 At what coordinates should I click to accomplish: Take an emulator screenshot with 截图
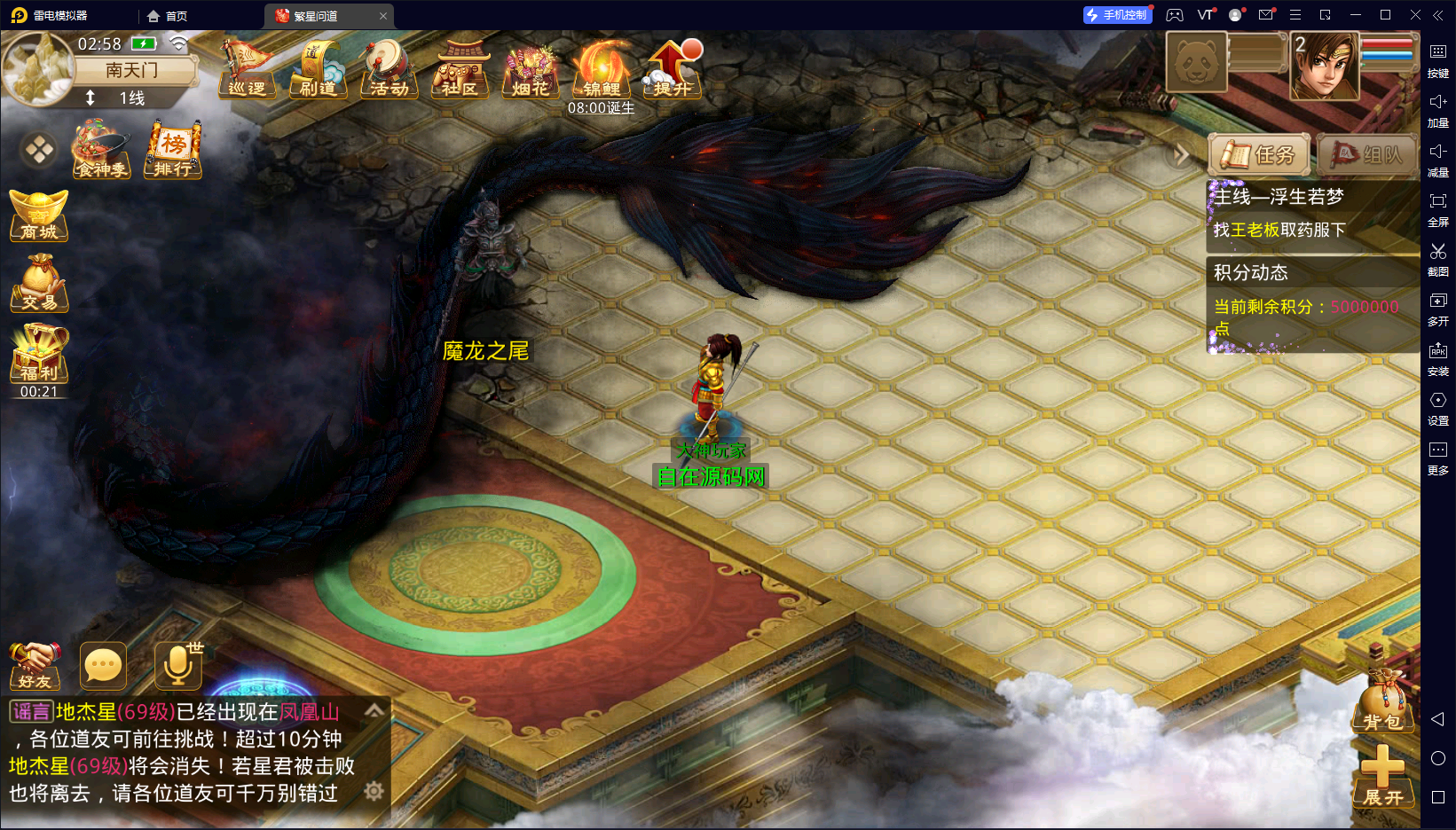[1438, 258]
